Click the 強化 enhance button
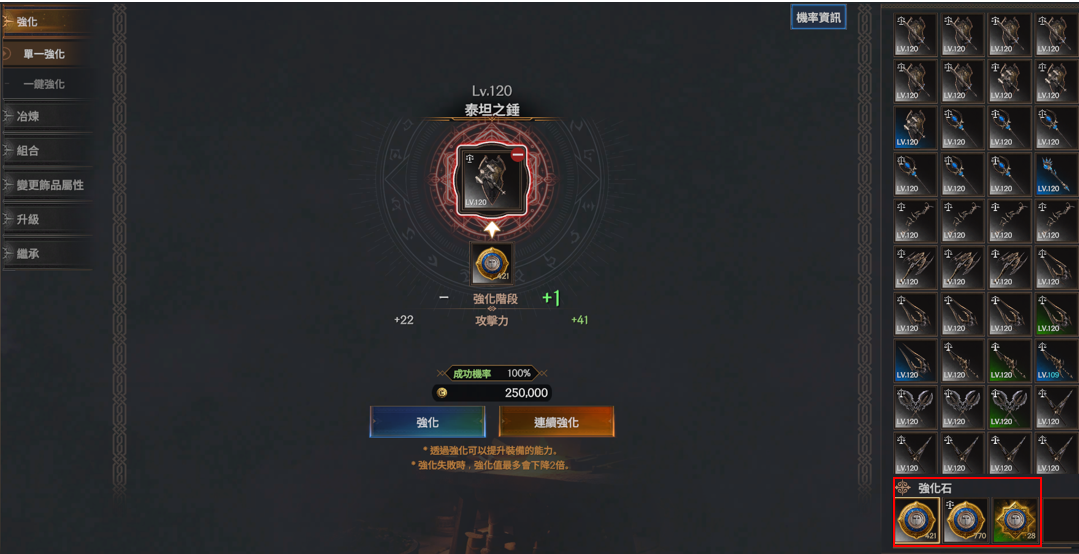1079x554 pixels. click(427, 422)
